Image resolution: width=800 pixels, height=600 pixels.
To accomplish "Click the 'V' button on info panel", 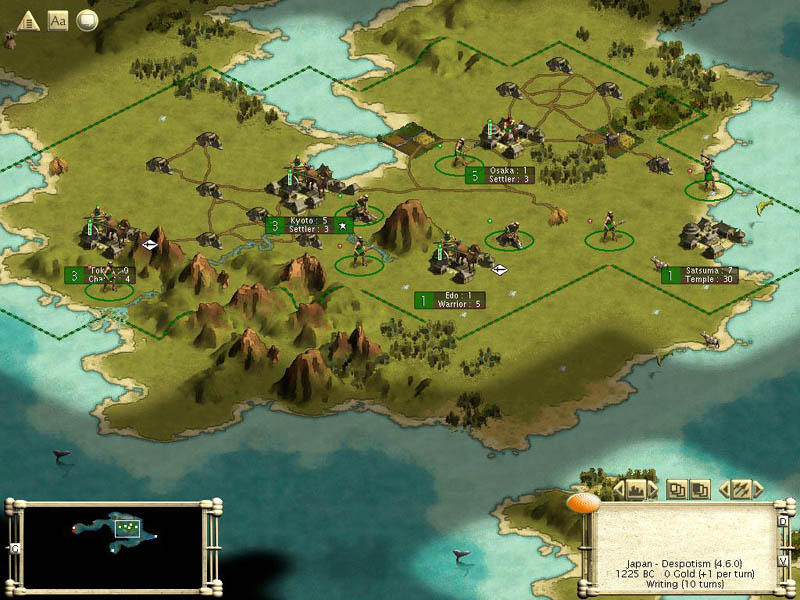I will [x=784, y=561].
